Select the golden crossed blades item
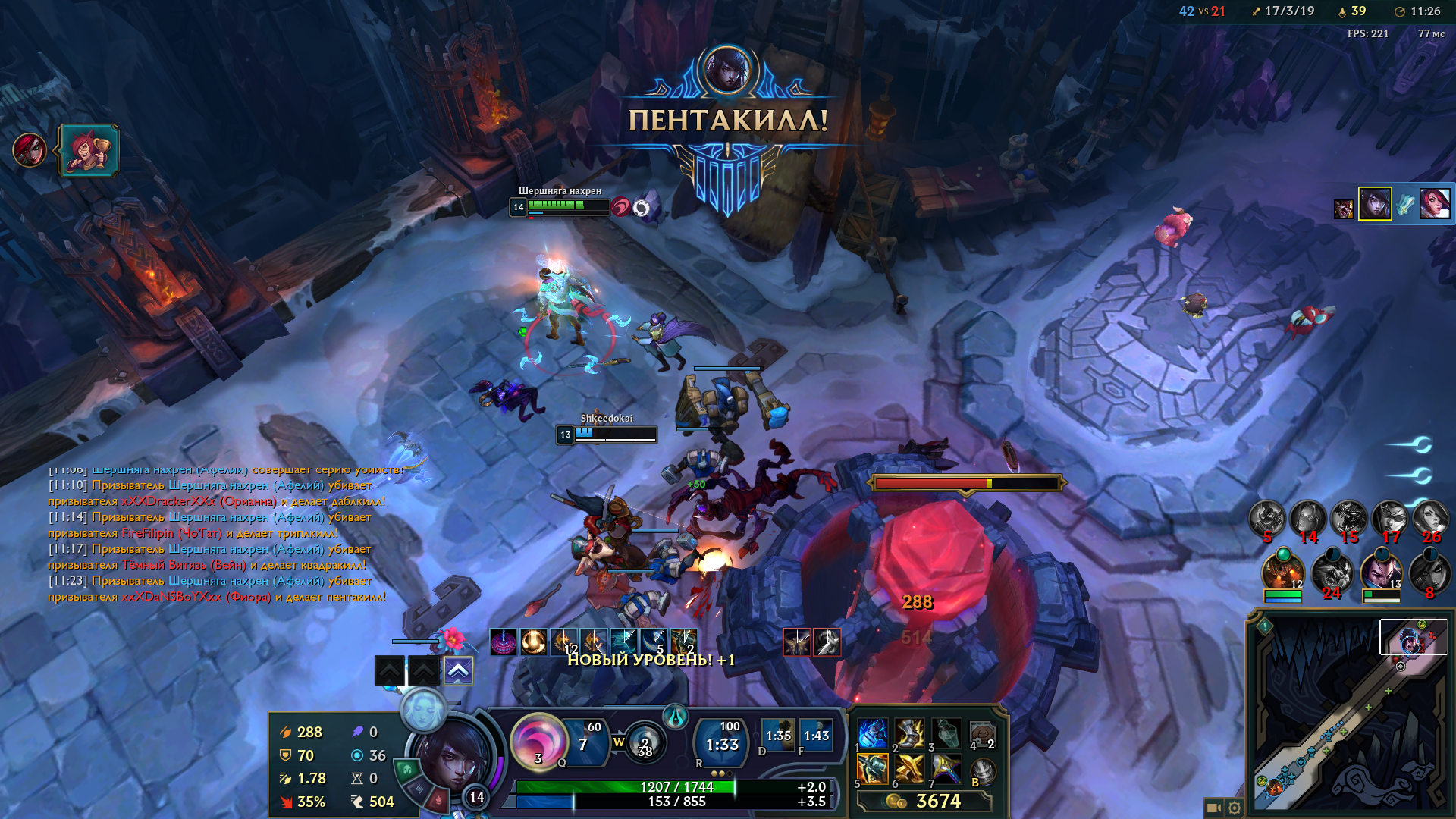Viewport: 1456px width, 819px height. point(908,769)
